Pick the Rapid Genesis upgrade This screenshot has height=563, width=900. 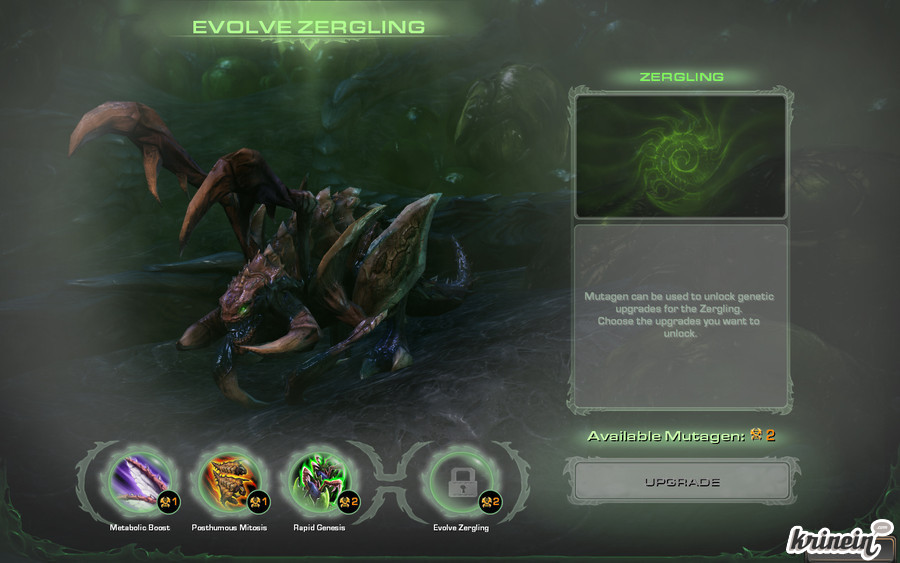[x=318, y=483]
